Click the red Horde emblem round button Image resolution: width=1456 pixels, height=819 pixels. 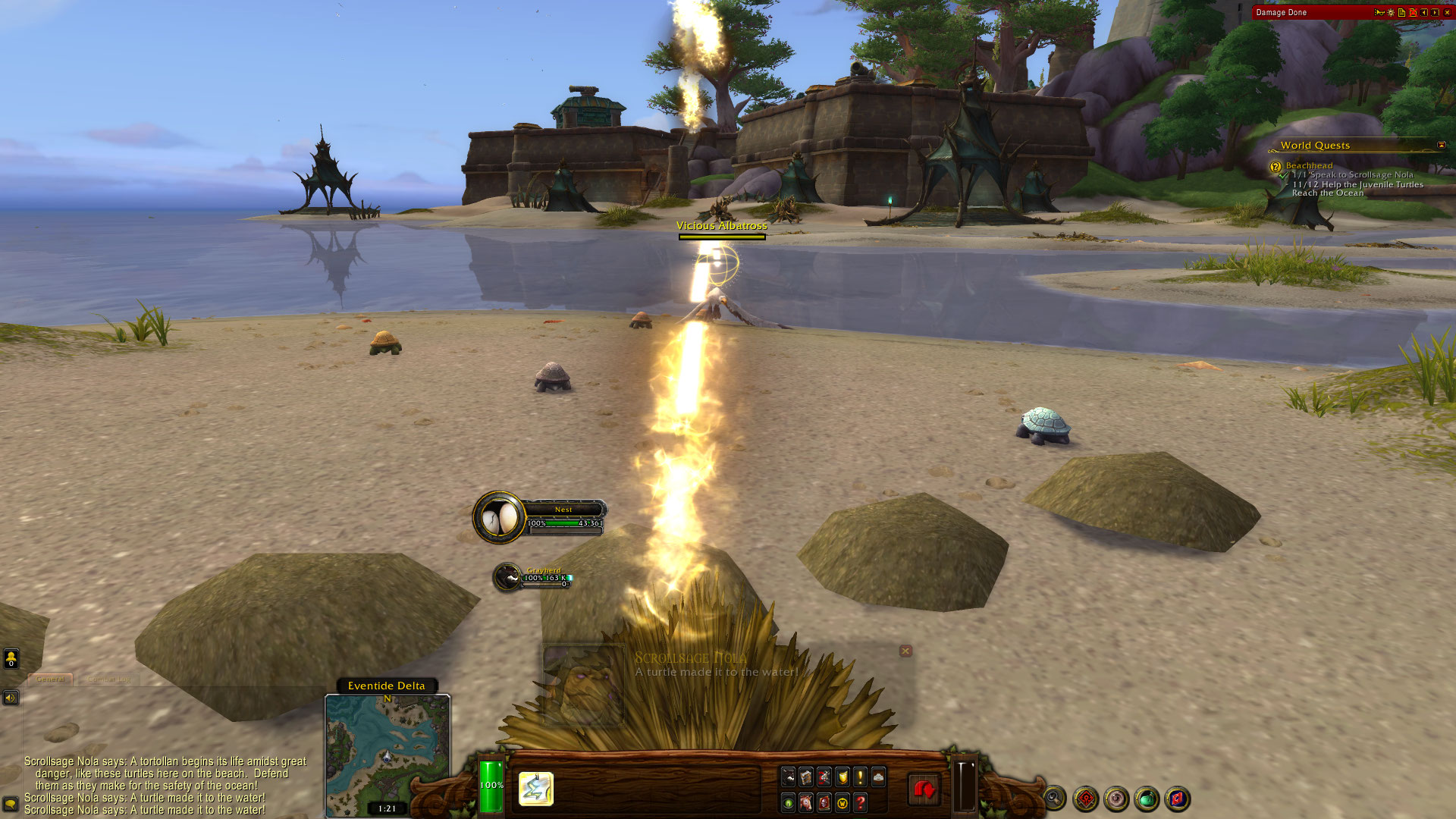[x=1086, y=798]
